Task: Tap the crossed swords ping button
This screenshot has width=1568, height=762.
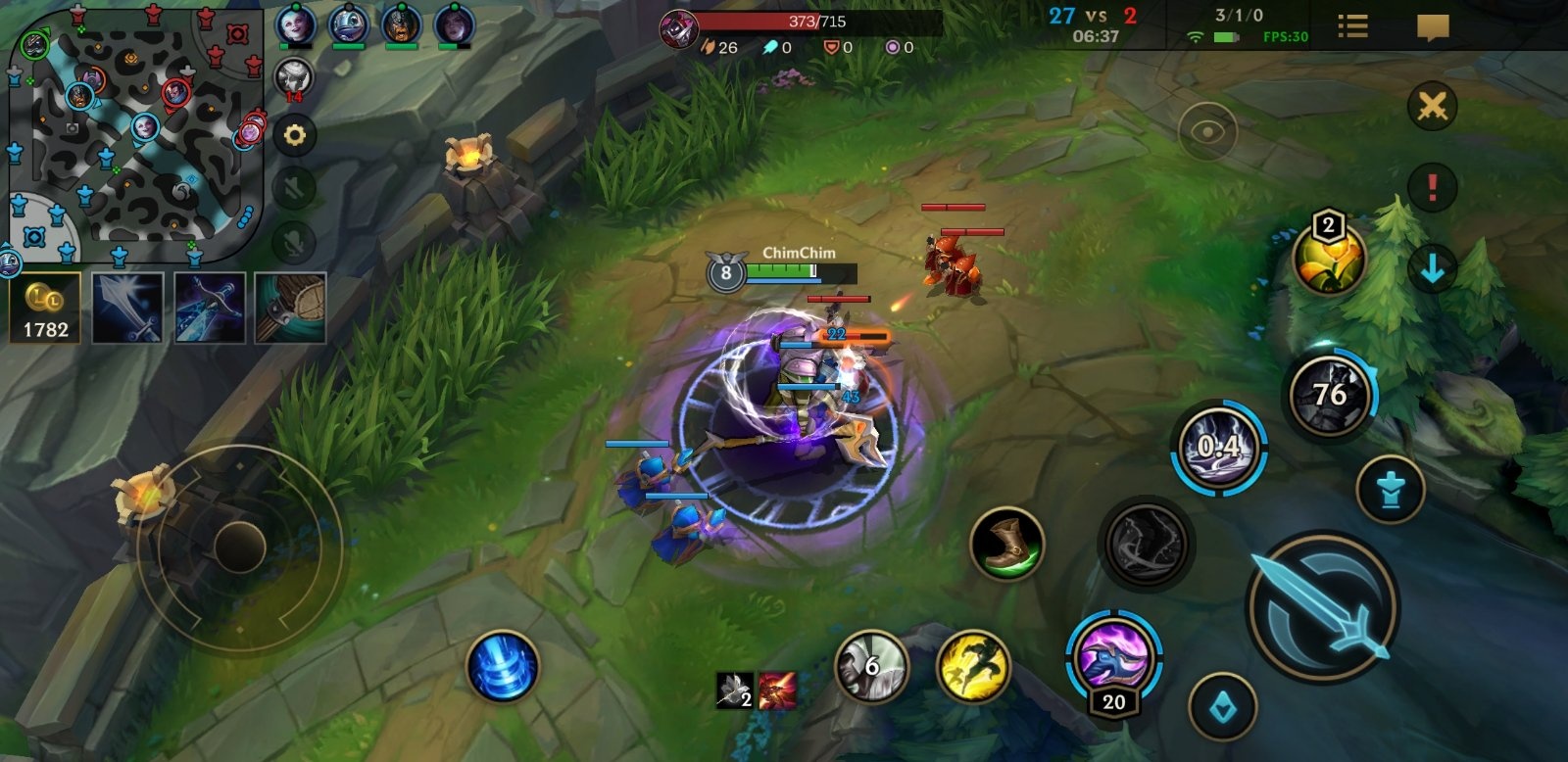Action: (x=1432, y=106)
